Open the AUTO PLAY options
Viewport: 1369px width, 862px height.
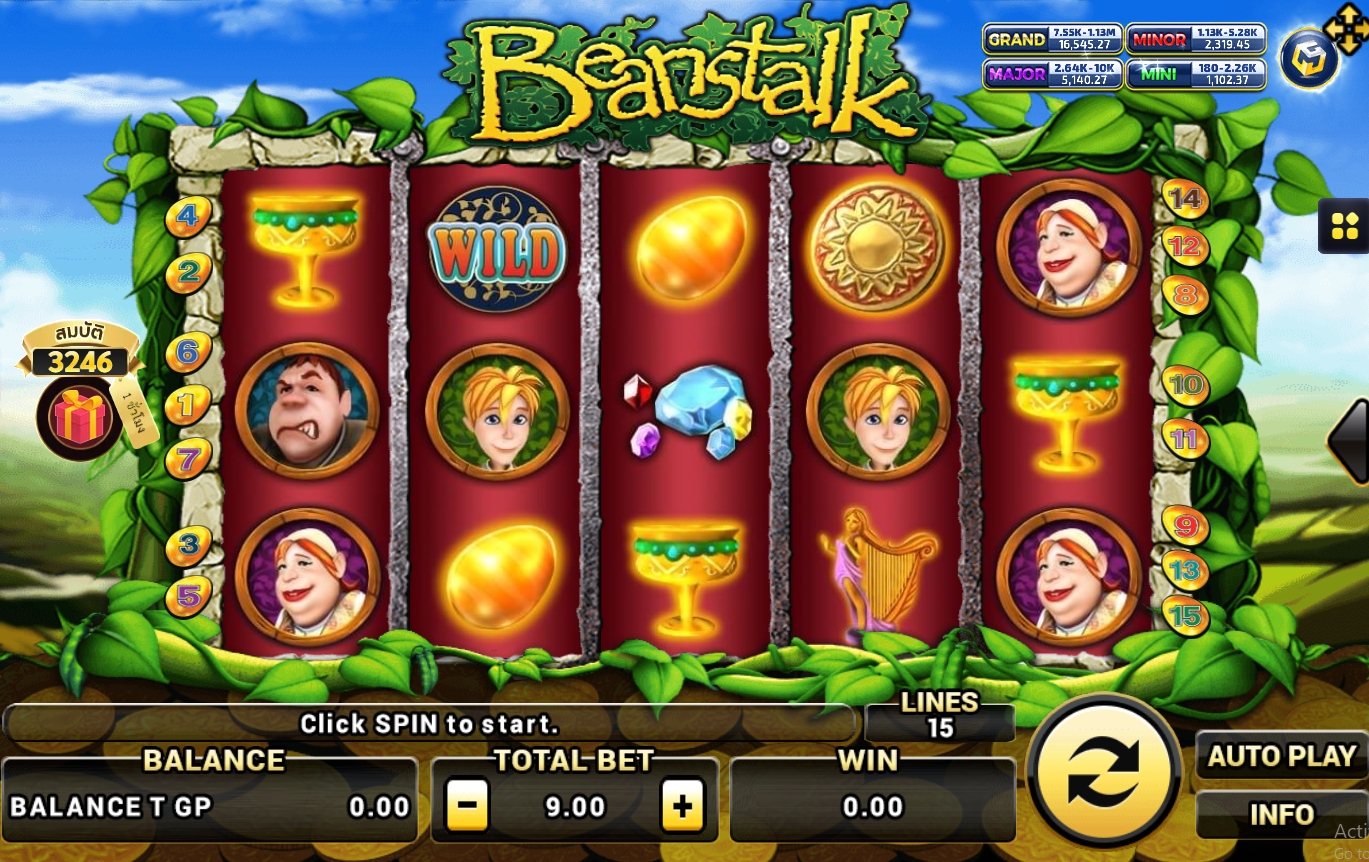coord(1281,756)
